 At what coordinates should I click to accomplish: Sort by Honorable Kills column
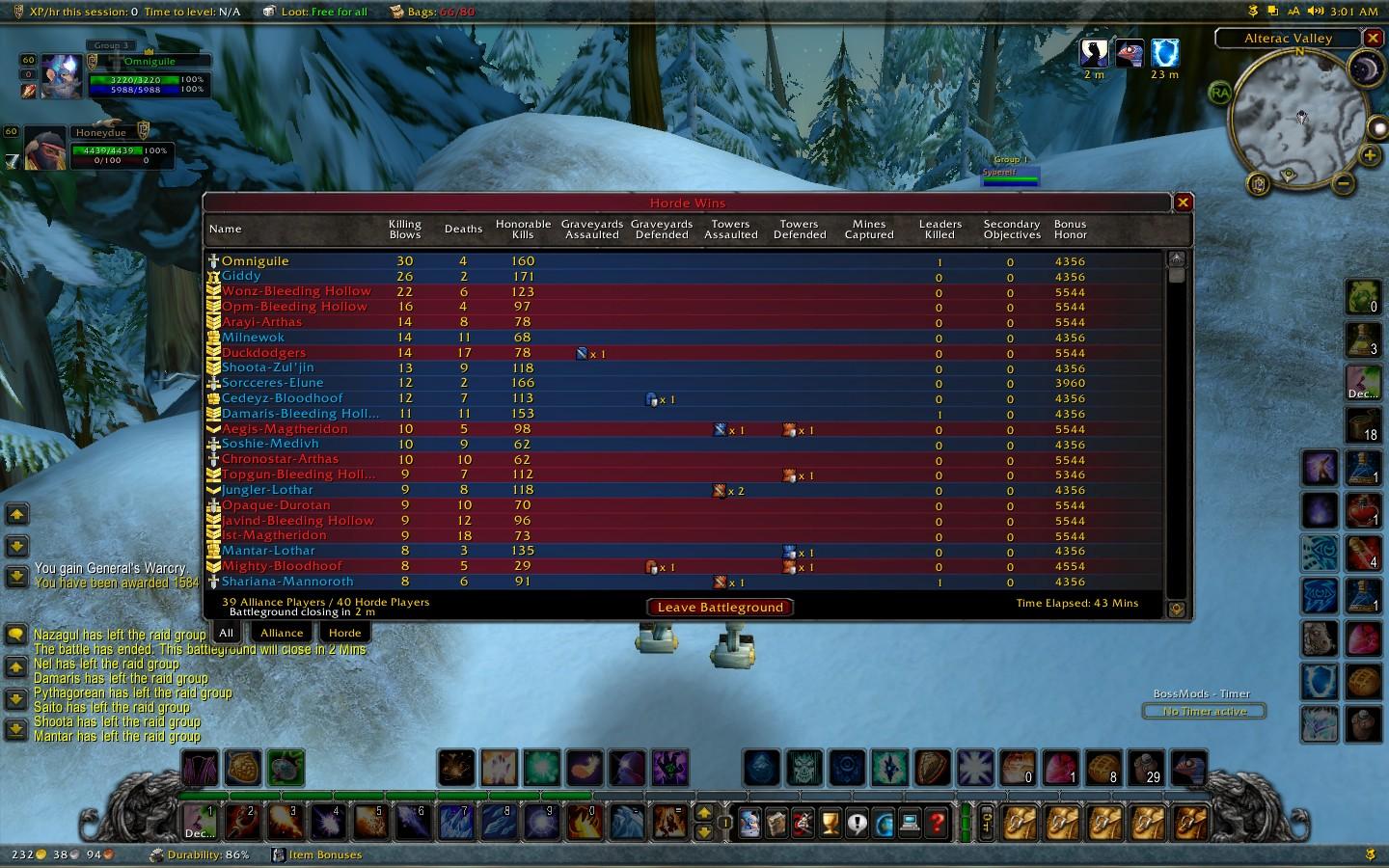[x=523, y=230]
